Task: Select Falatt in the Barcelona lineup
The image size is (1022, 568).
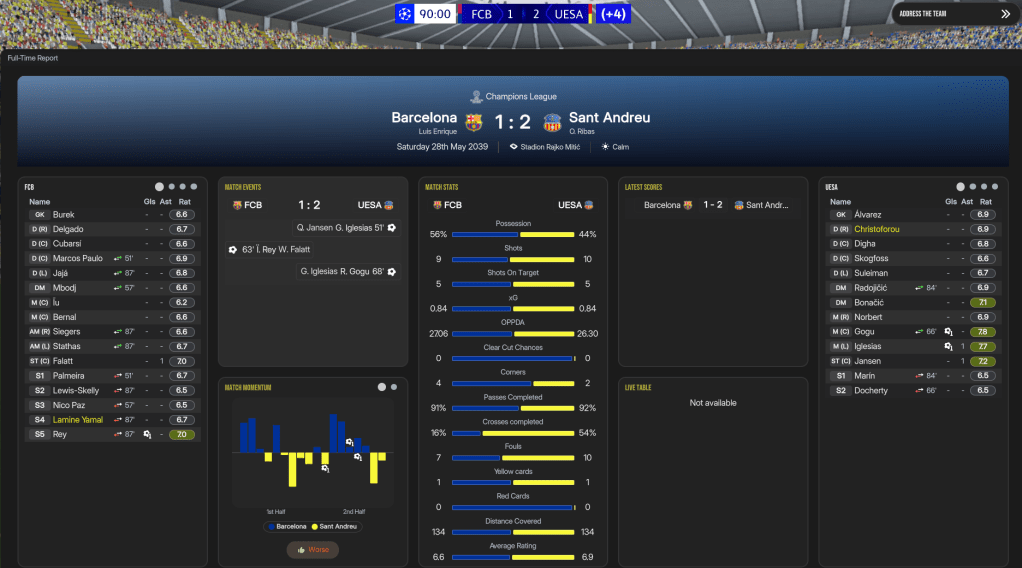Action: pyautogui.click(x=66, y=361)
